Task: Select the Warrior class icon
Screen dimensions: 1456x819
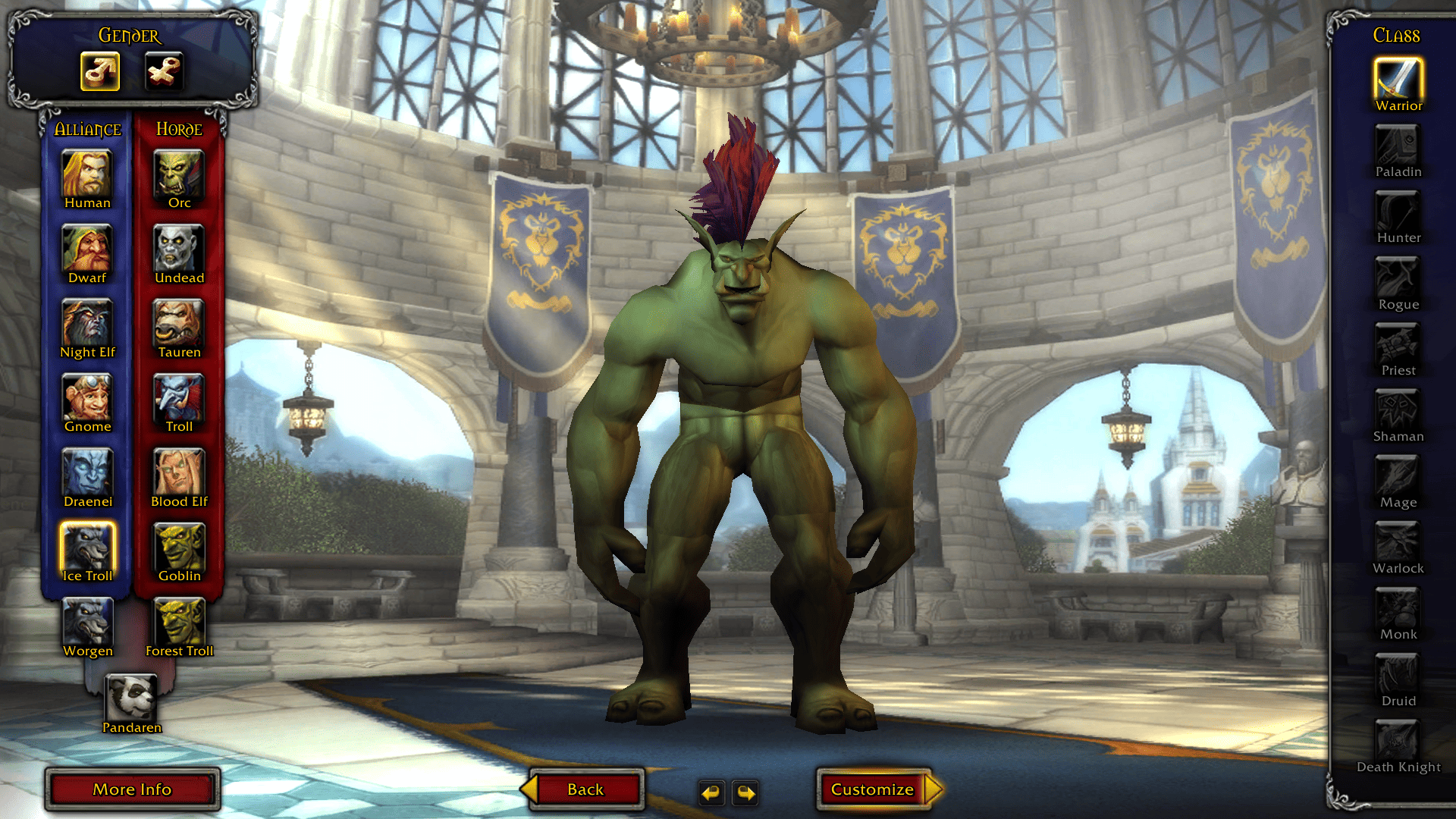Action: 1398,79
